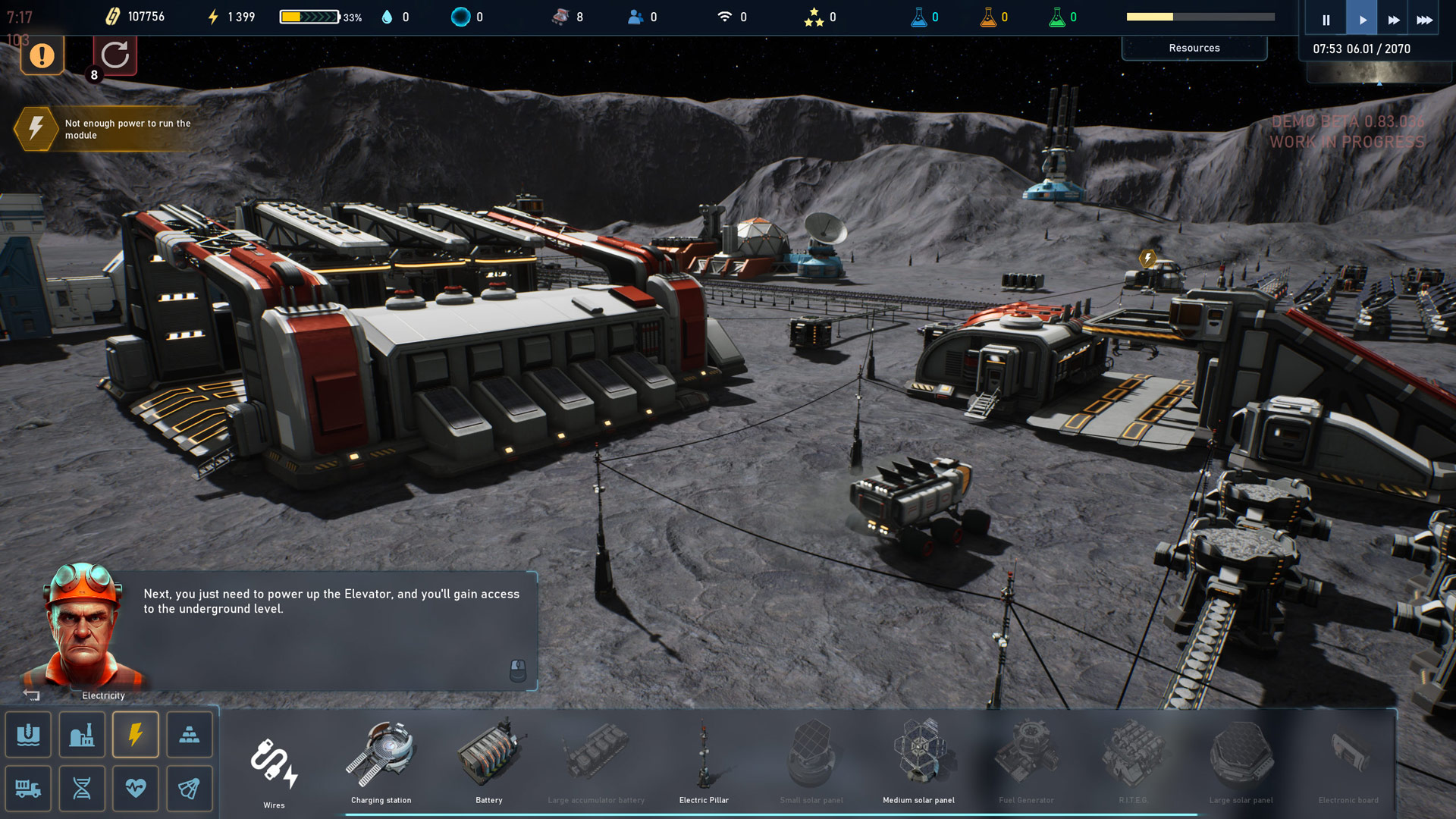Pick the Battery from the build bar
Image resolution: width=1456 pixels, height=819 pixels.
tap(489, 761)
